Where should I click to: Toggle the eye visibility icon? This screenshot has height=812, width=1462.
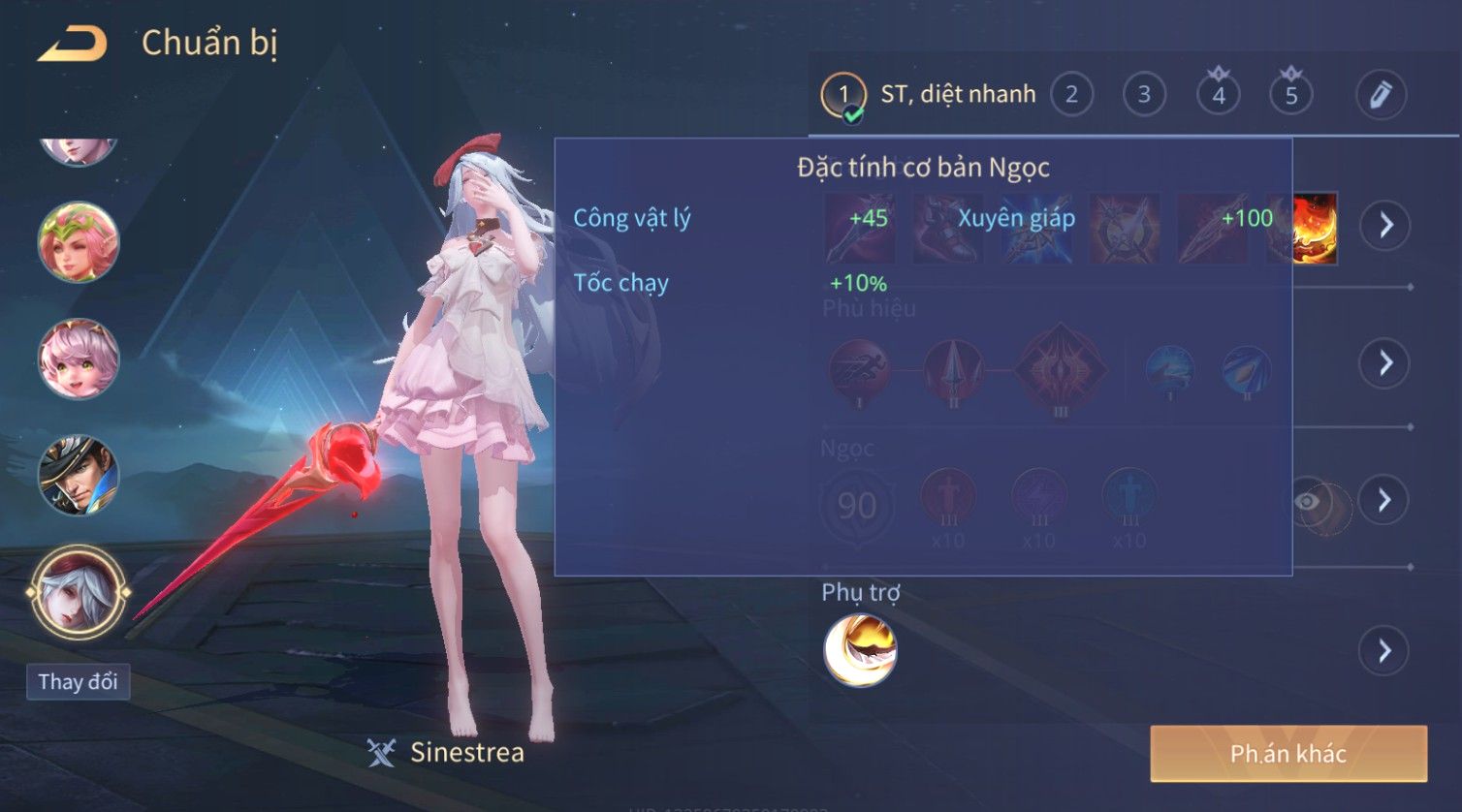pos(1308,501)
